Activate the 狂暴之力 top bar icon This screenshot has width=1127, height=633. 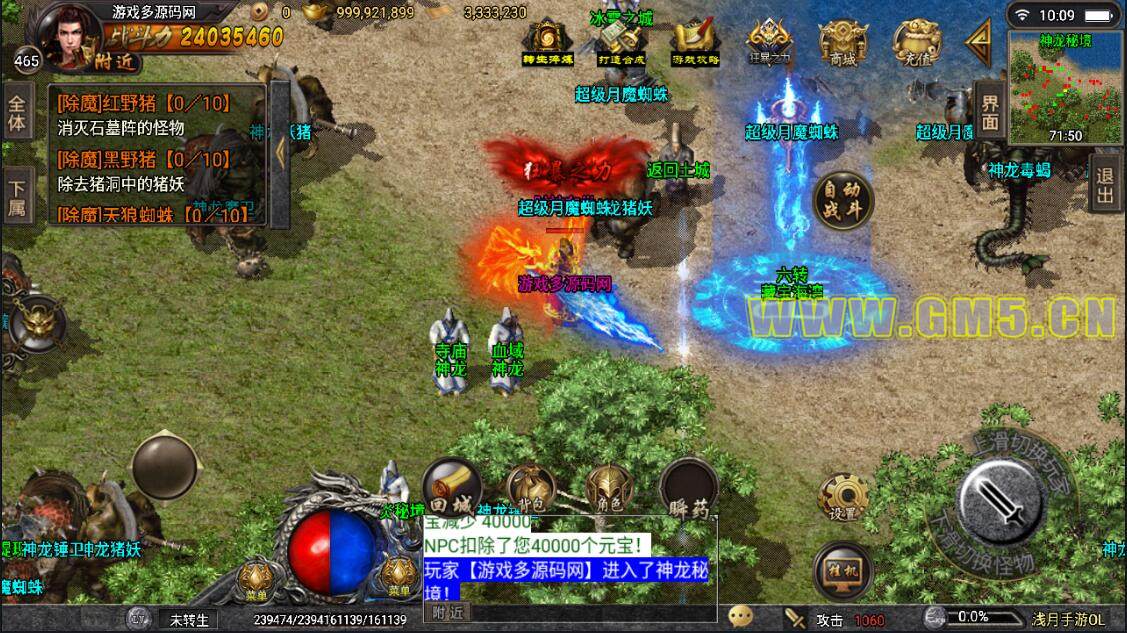click(769, 43)
